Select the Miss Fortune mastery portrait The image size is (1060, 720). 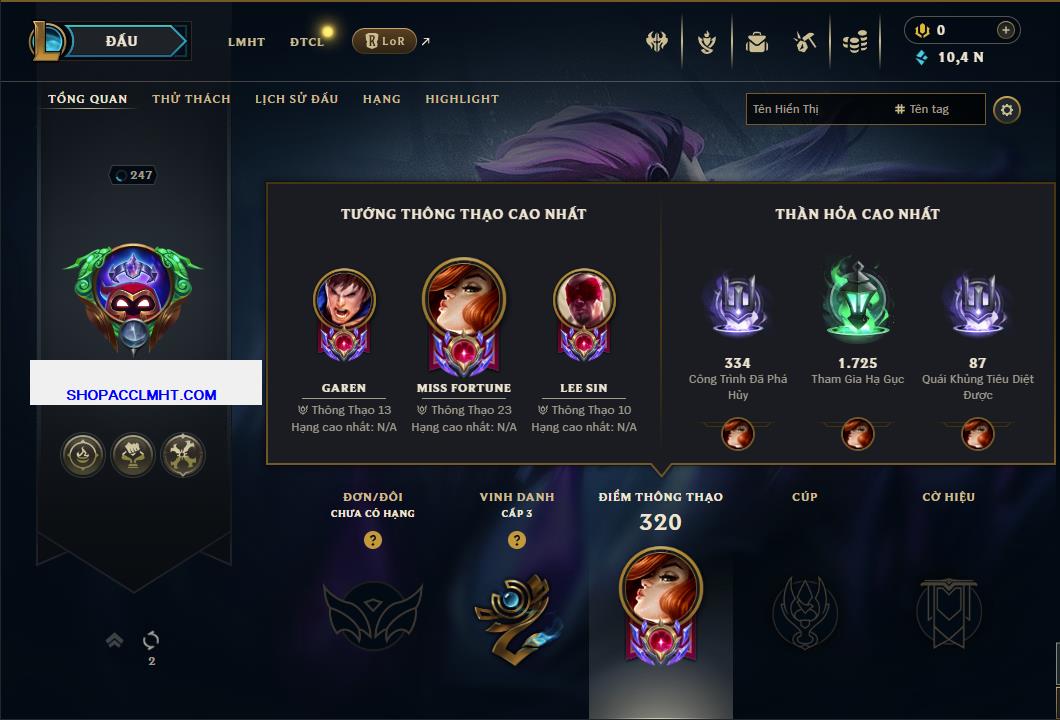tap(464, 310)
